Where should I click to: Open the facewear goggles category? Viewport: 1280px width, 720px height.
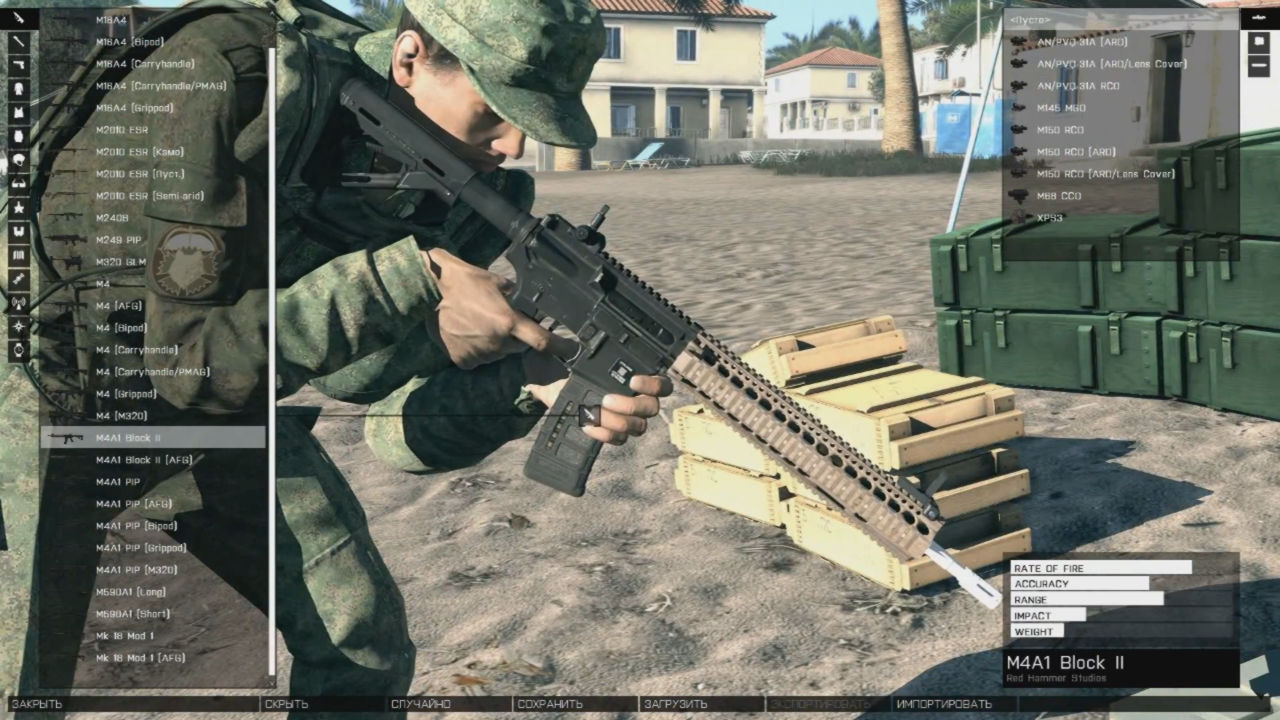18,183
